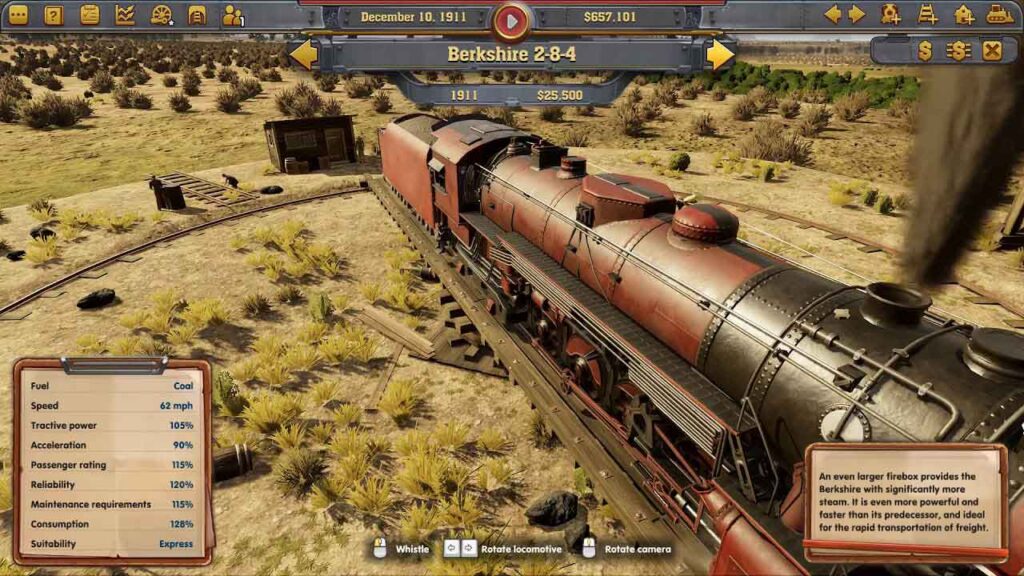Buy the locomotive with the dollar button
Image resolution: width=1024 pixels, height=576 pixels.
[x=924, y=51]
